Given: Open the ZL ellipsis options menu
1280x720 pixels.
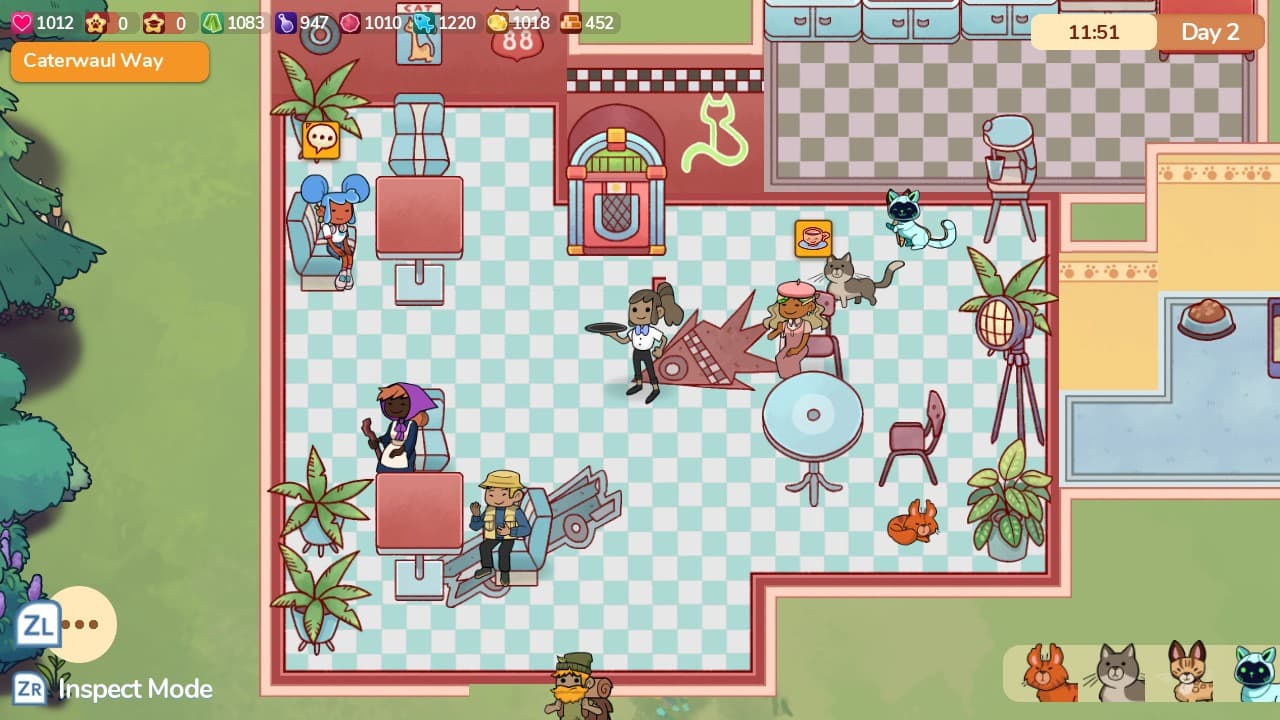Looking at the screenshot, I should point(82,624).
